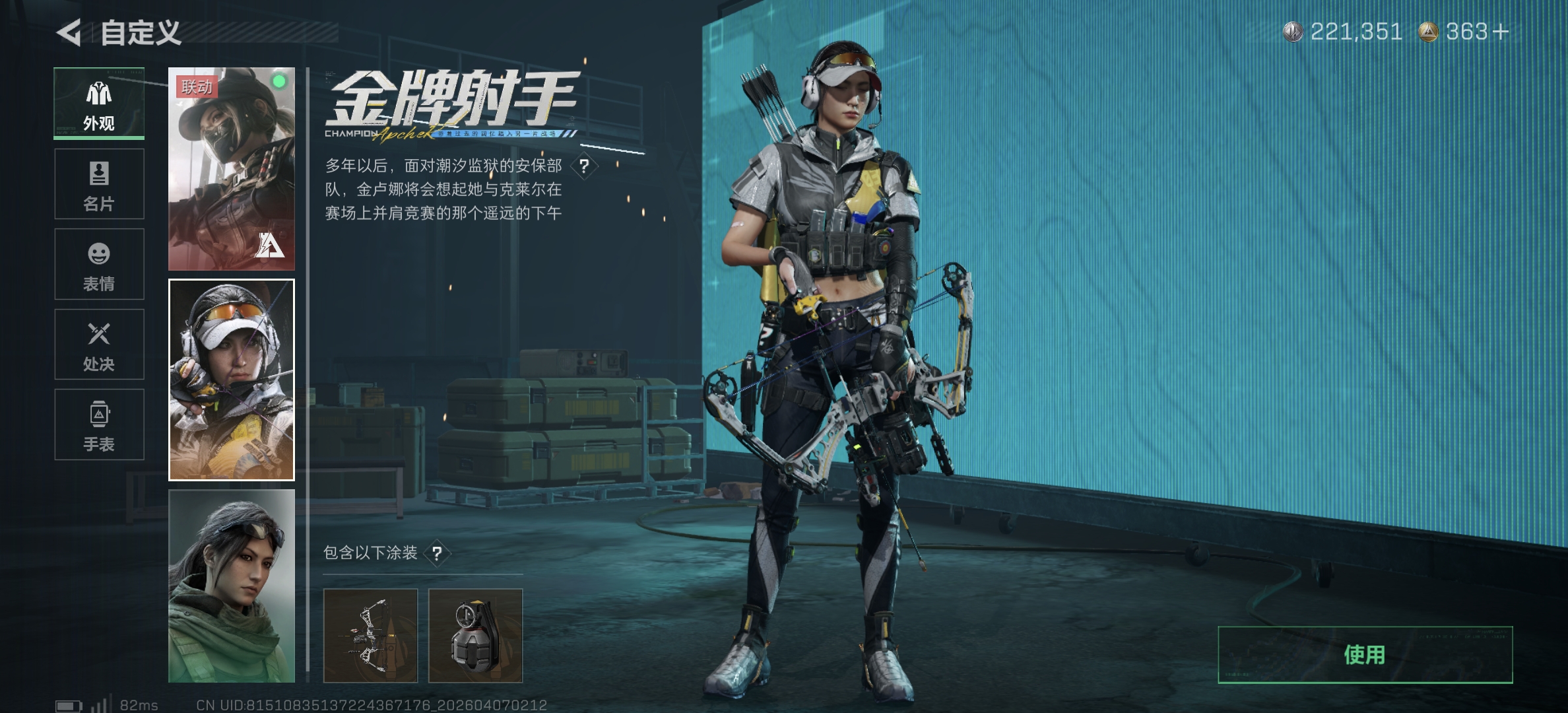Click the 手表 watch customization icon
1568x713 pixels.
pyautogui.click(x=98, y=424)
